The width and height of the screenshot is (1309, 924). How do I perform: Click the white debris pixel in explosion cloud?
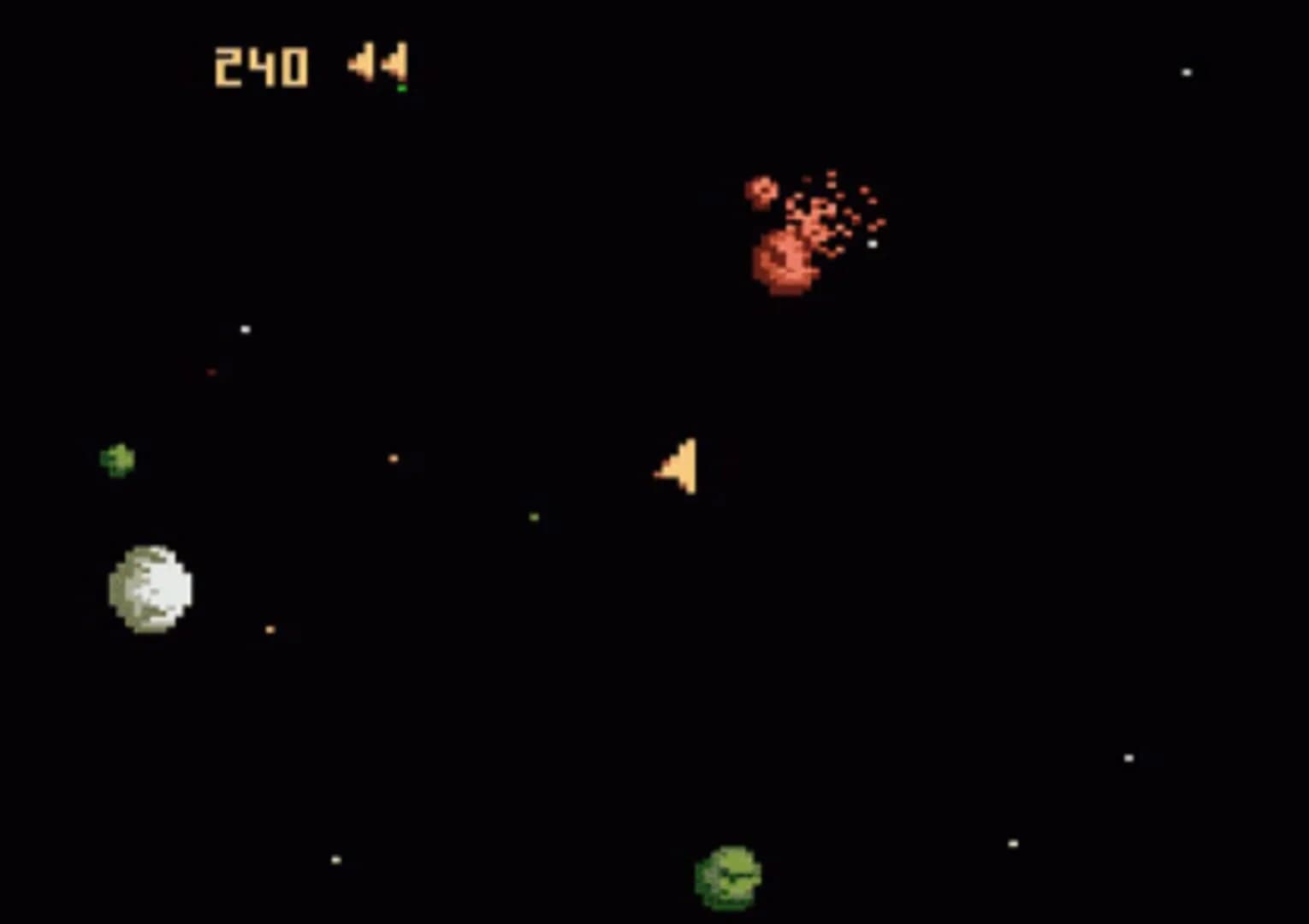(873, 246)
